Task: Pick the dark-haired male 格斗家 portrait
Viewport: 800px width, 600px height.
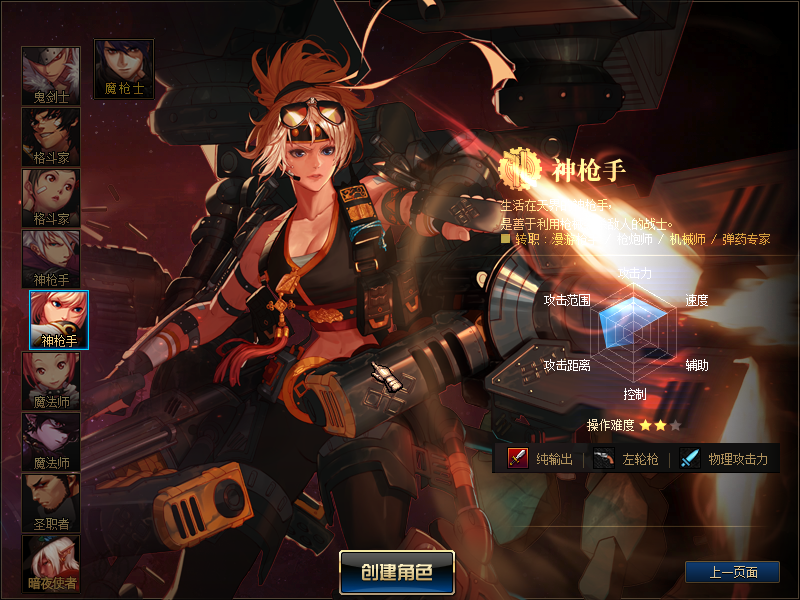Action: point(51,137)
